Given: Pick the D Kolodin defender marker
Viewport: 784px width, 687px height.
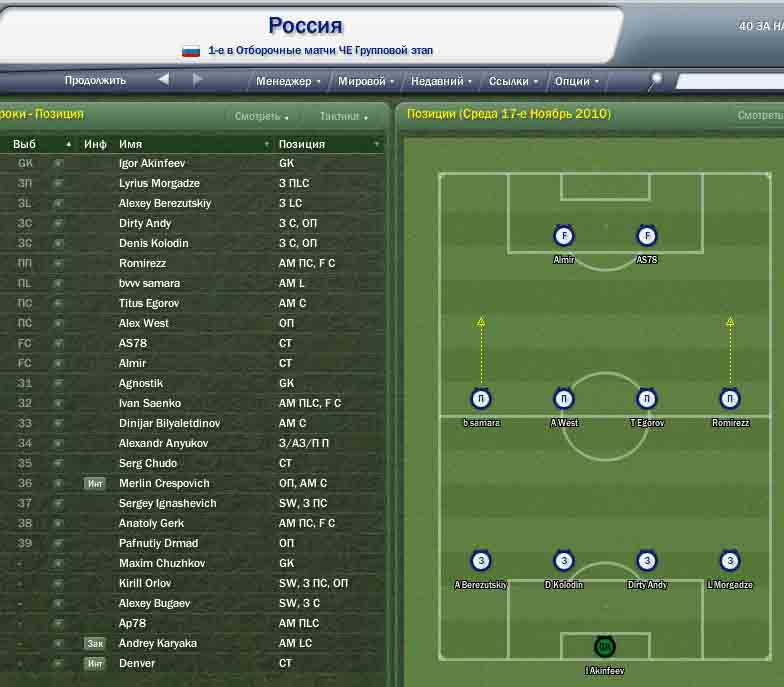Looking at the screenshot, I should pos(564,561).
